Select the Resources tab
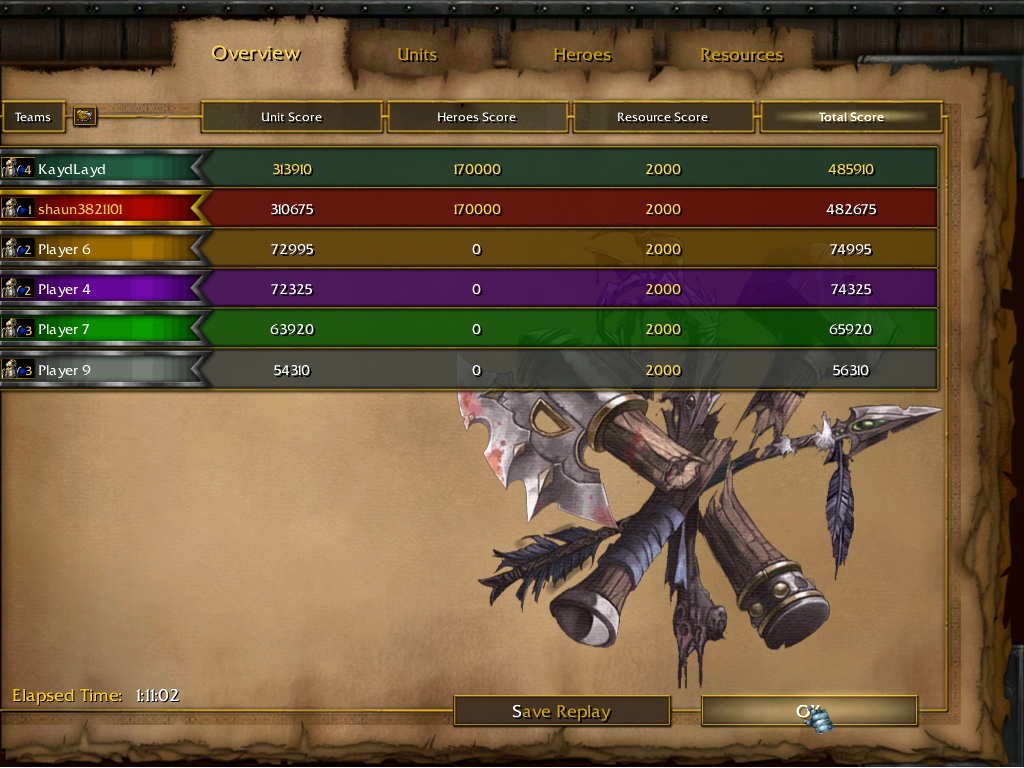 (x=741, y=55)
